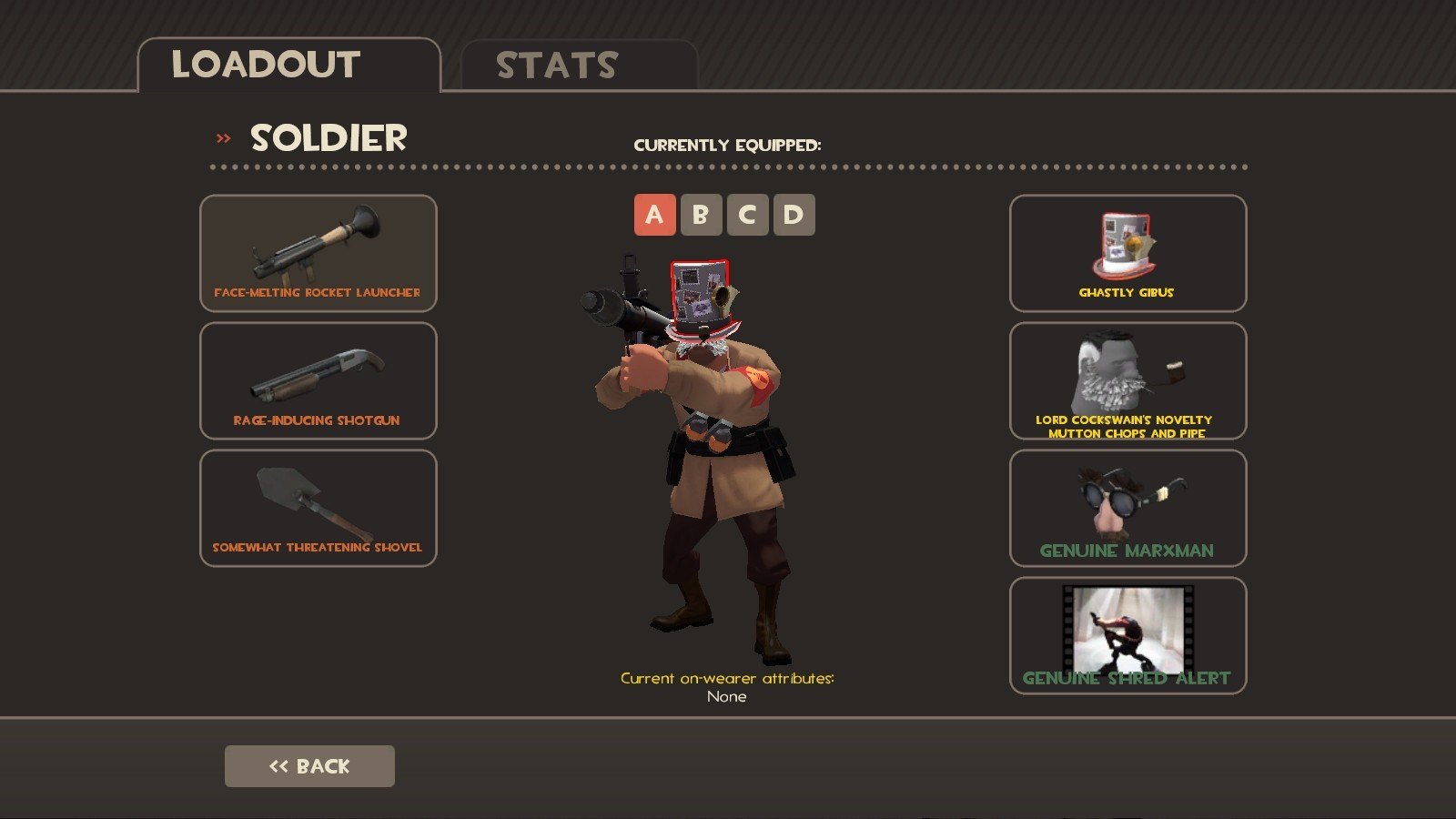Switch to the Stats tab
Image resolution: width=1456 pixels, height=819 pixels.
click(x=579, y=66)
